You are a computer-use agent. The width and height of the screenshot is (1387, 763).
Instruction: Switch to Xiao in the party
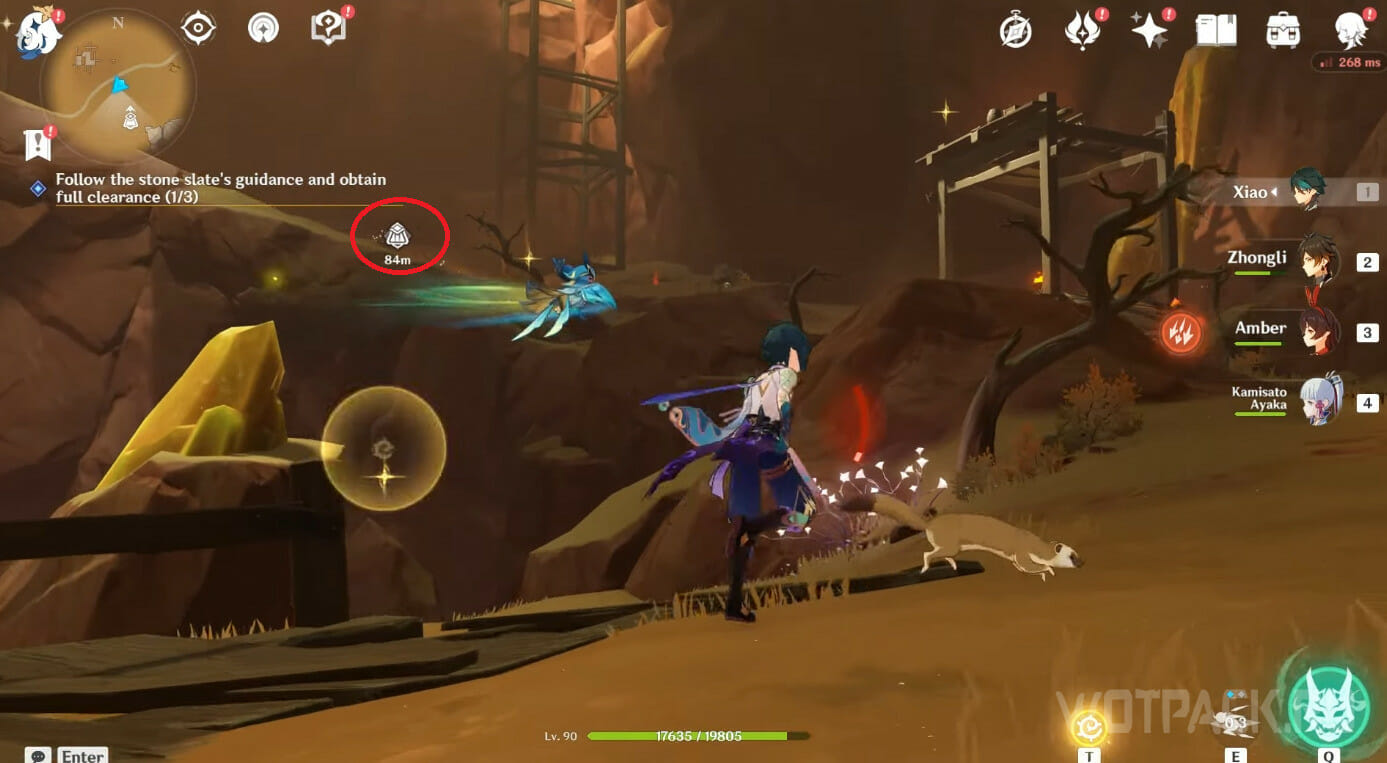pos(1306,191)
